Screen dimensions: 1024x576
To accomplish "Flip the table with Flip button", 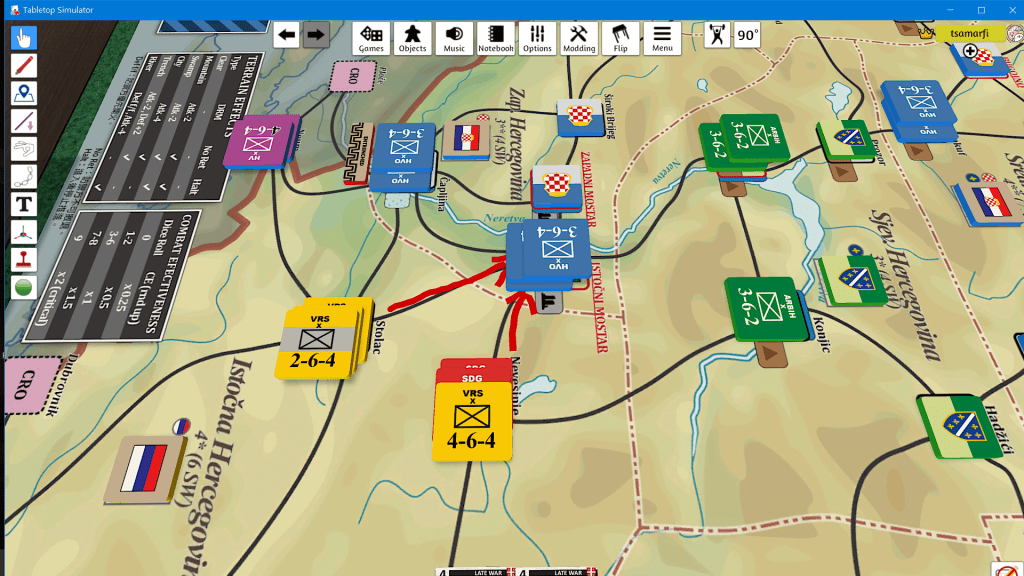I will coord(621,38).
